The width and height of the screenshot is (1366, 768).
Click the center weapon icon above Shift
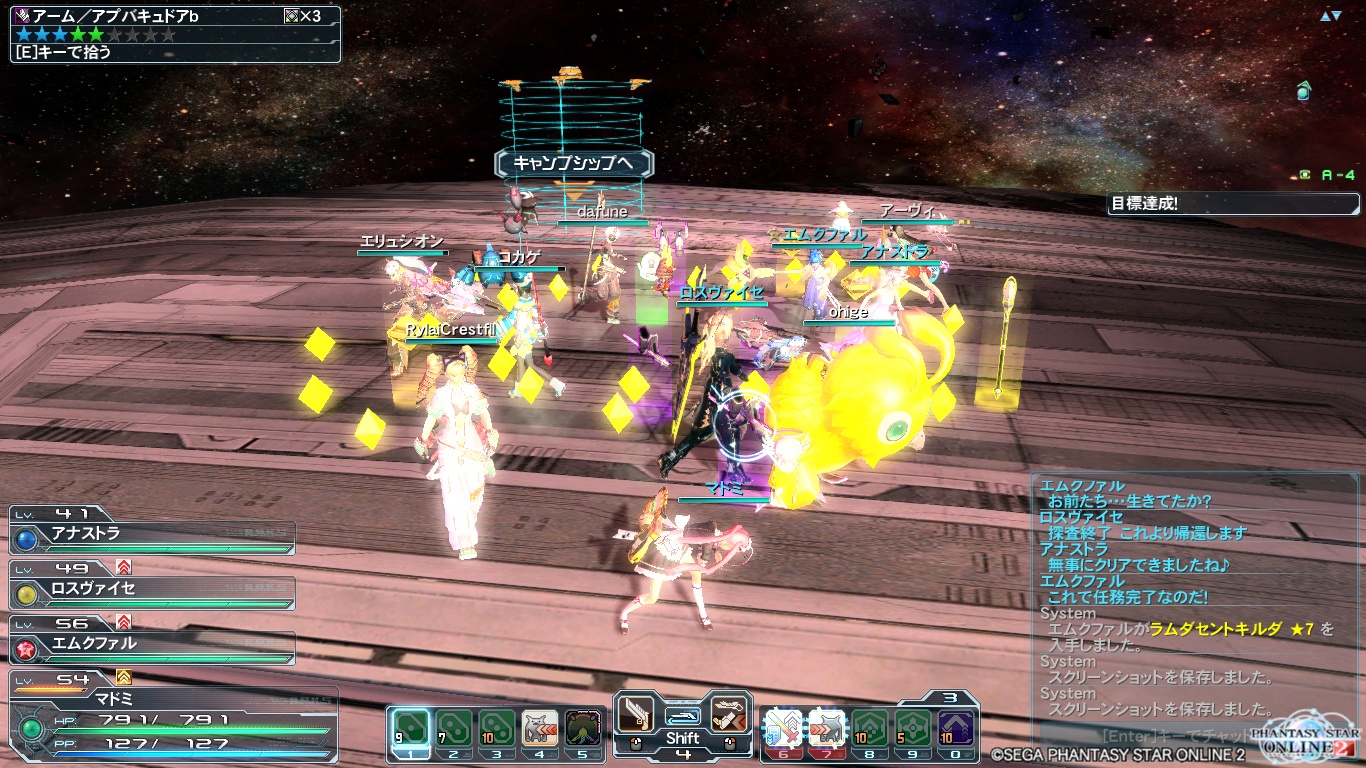(683, 716)
